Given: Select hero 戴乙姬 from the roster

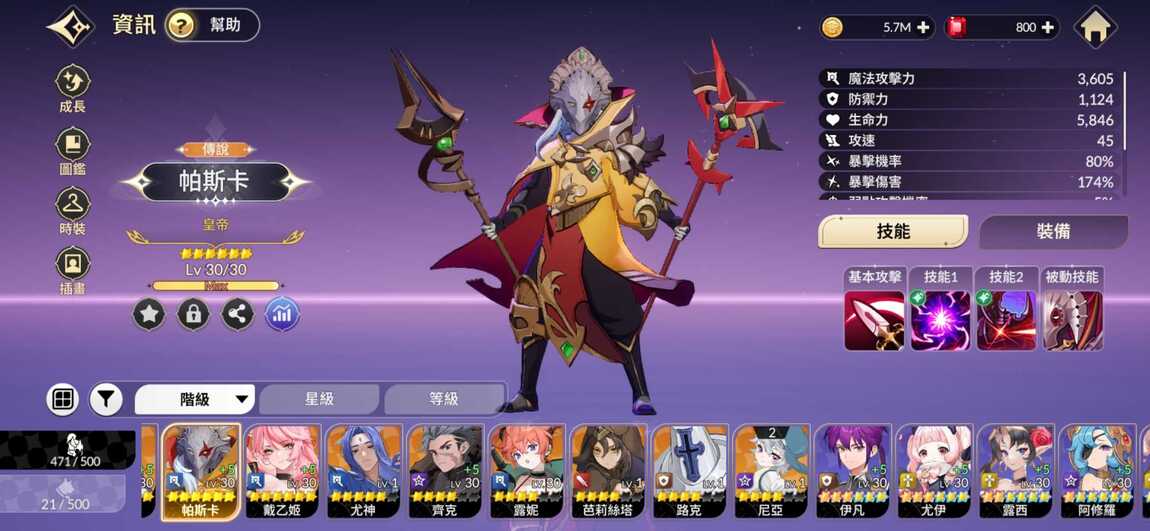Looking at the screenshot, I should coord(284,471).
